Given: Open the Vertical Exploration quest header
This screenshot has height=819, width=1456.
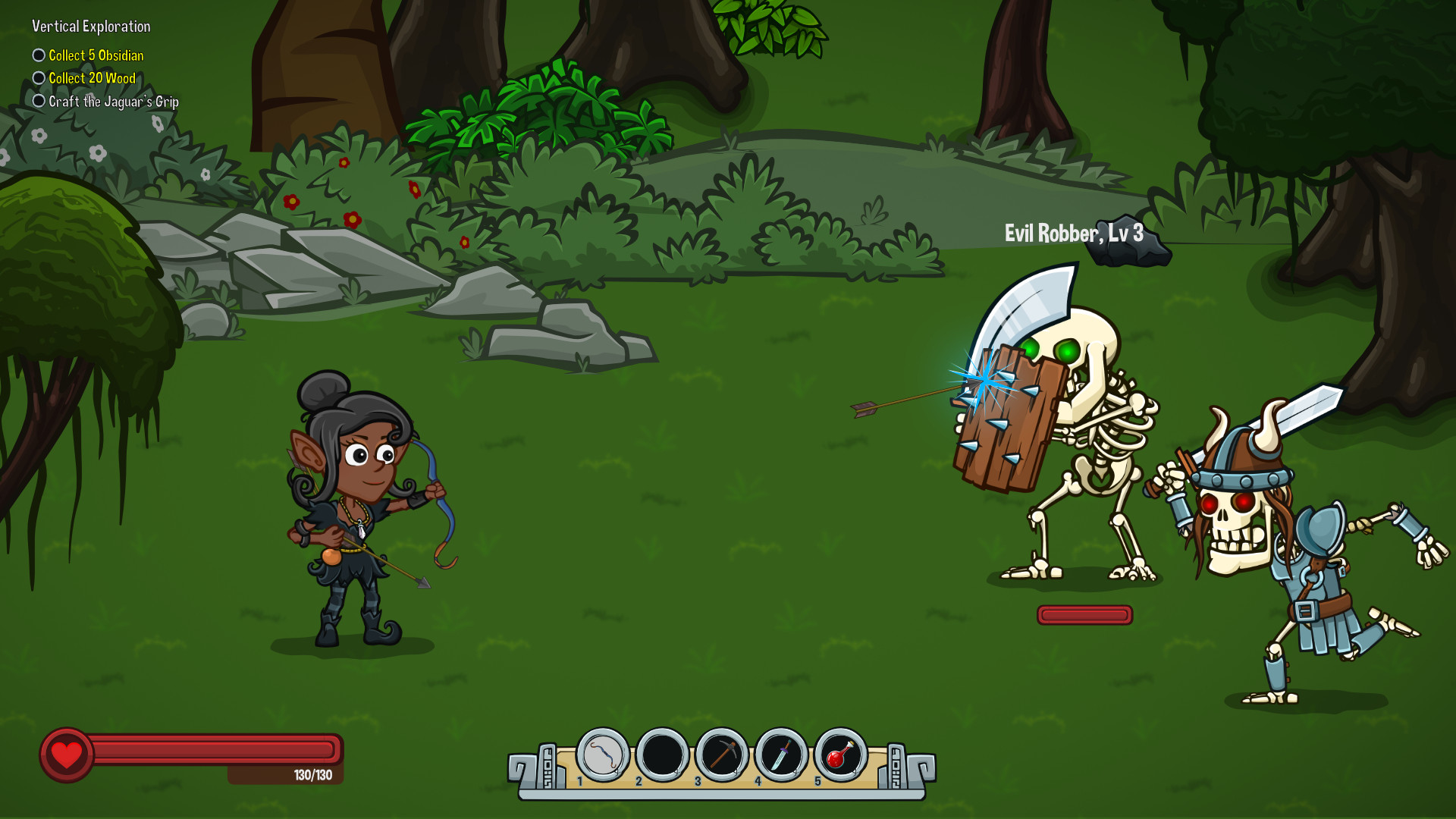Looking at the screenshot, I should click(90, 26).
